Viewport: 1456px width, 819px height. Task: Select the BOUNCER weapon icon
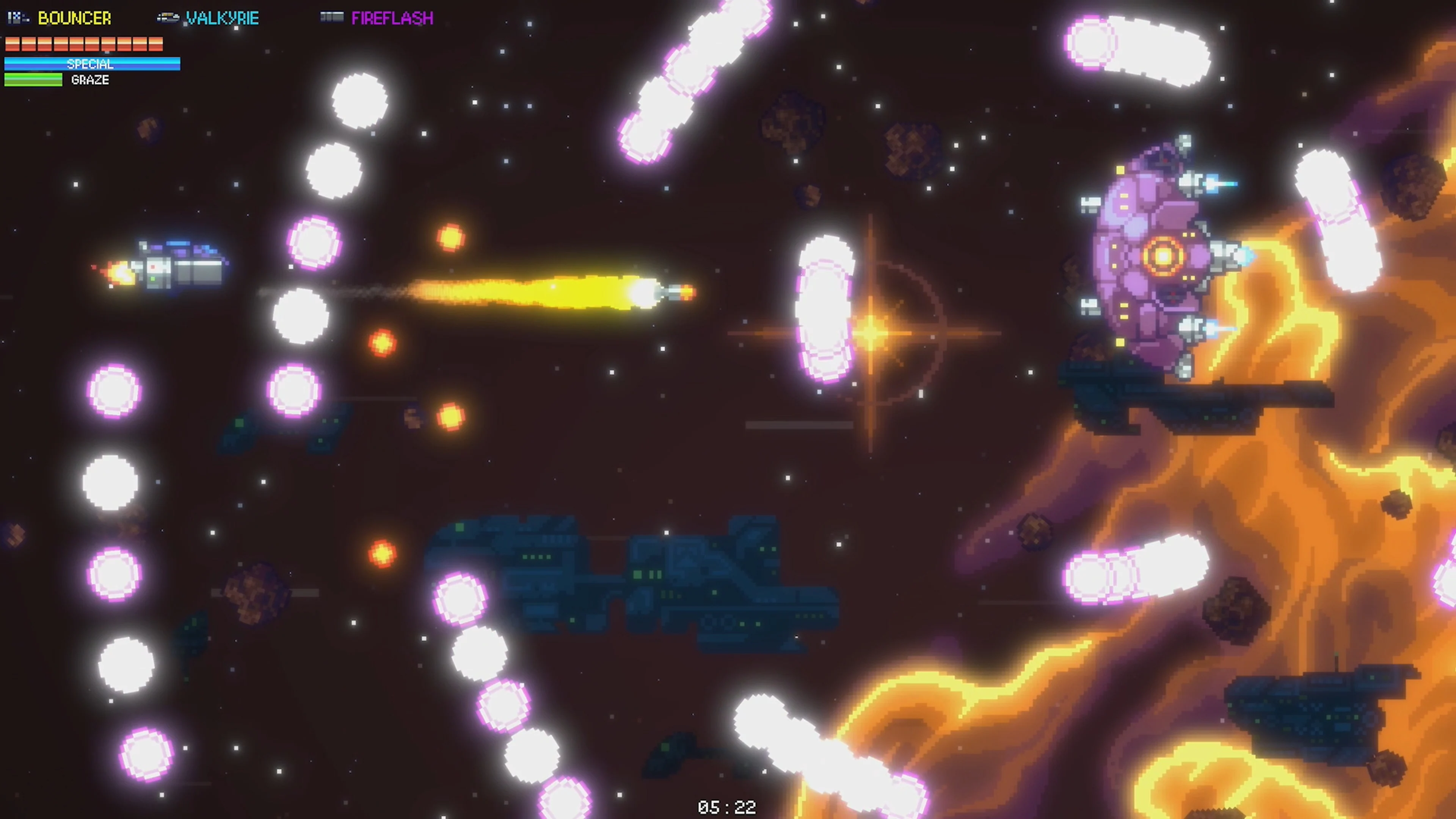coord(17,17)
